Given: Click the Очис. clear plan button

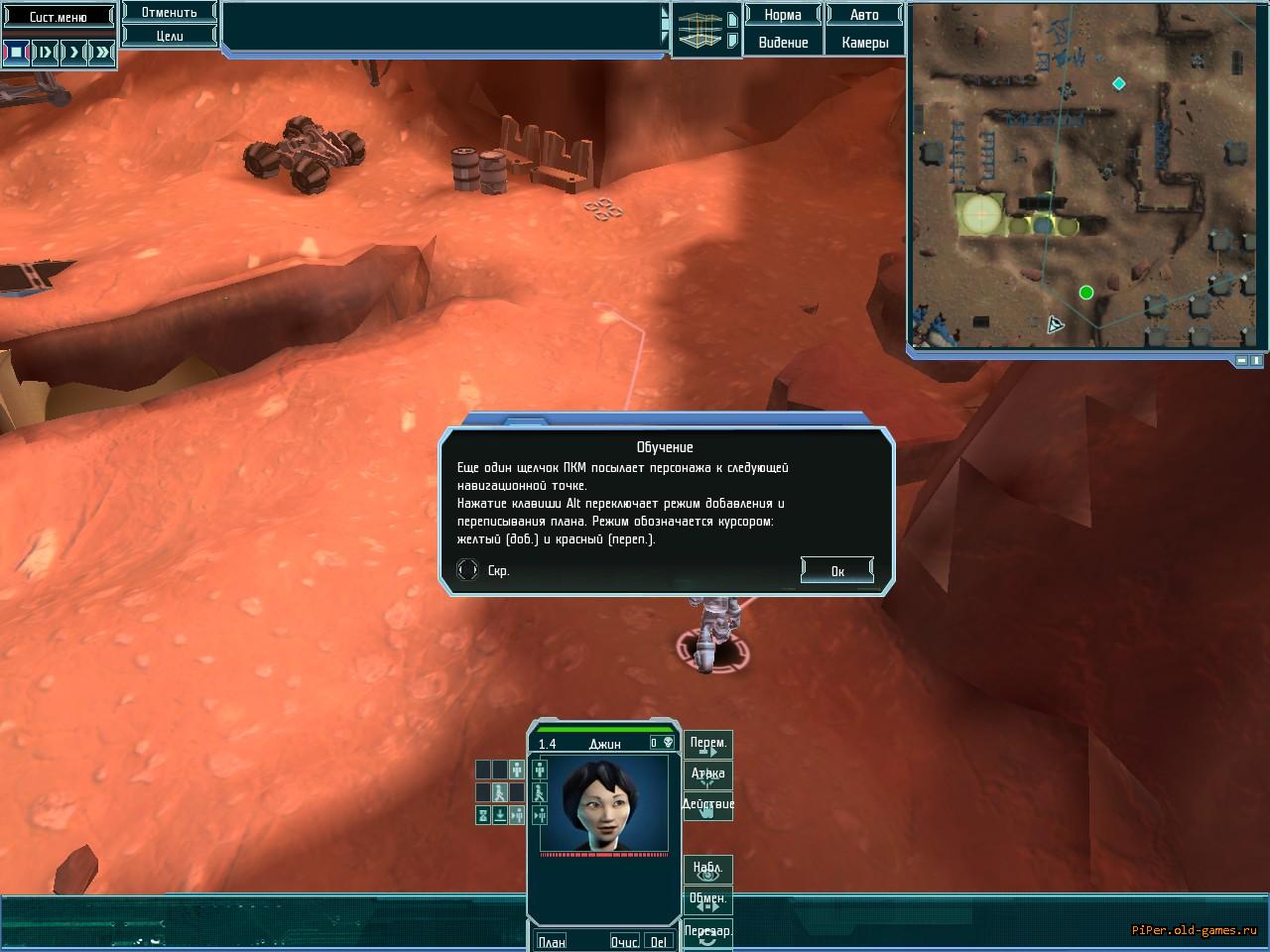Looking at the screenshot, I should [625, 941].
